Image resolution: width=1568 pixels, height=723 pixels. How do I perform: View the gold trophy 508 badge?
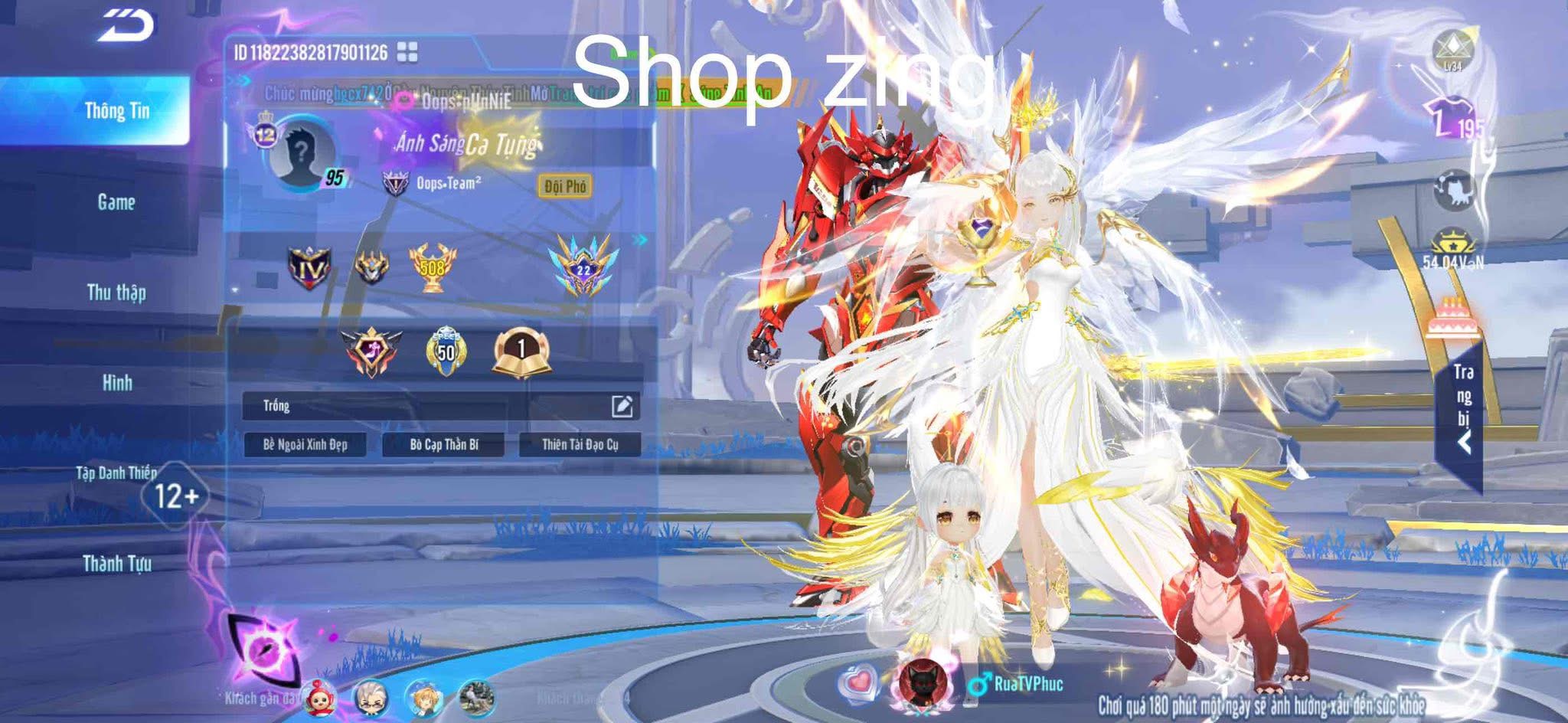point(433,267)
